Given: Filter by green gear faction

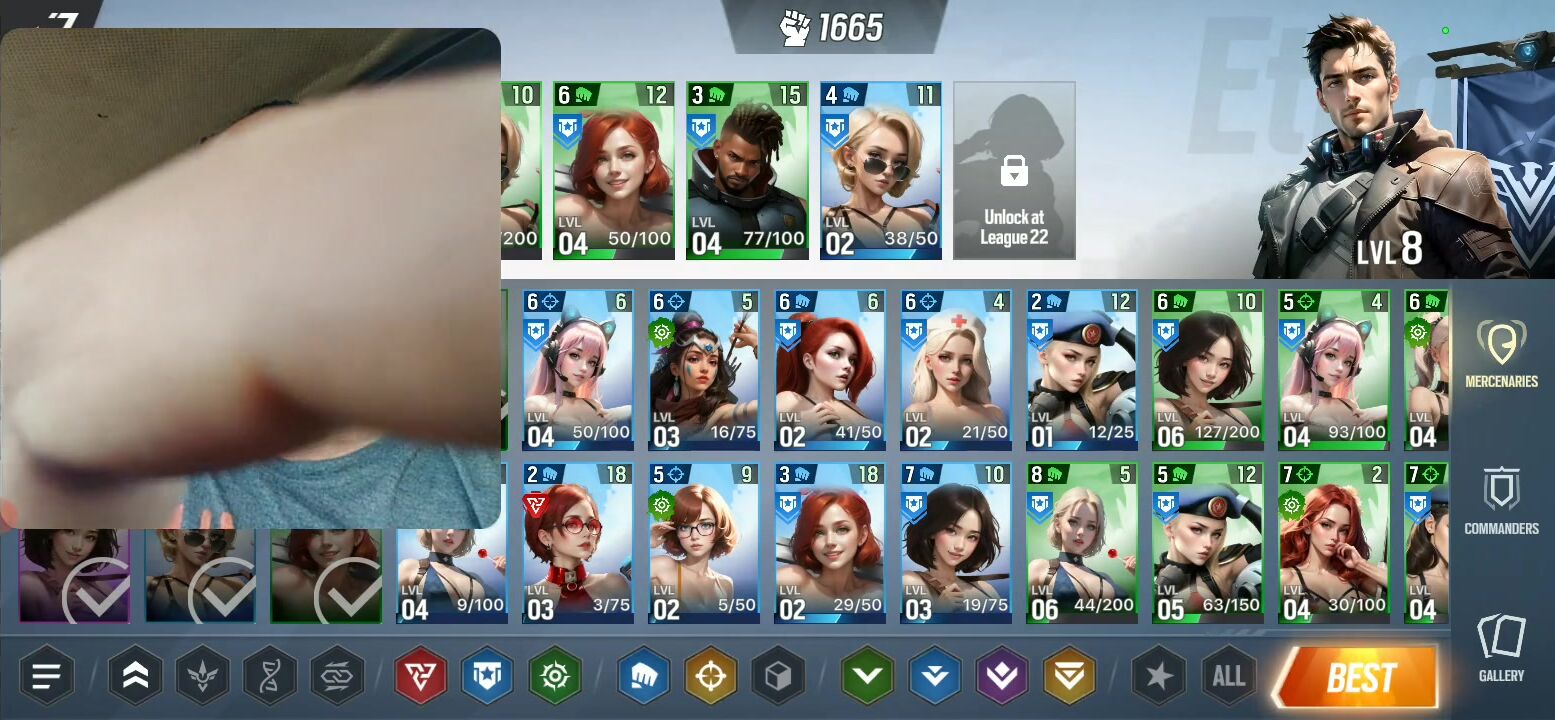Looking at the screenshot, I should click(x=555, y=677).
